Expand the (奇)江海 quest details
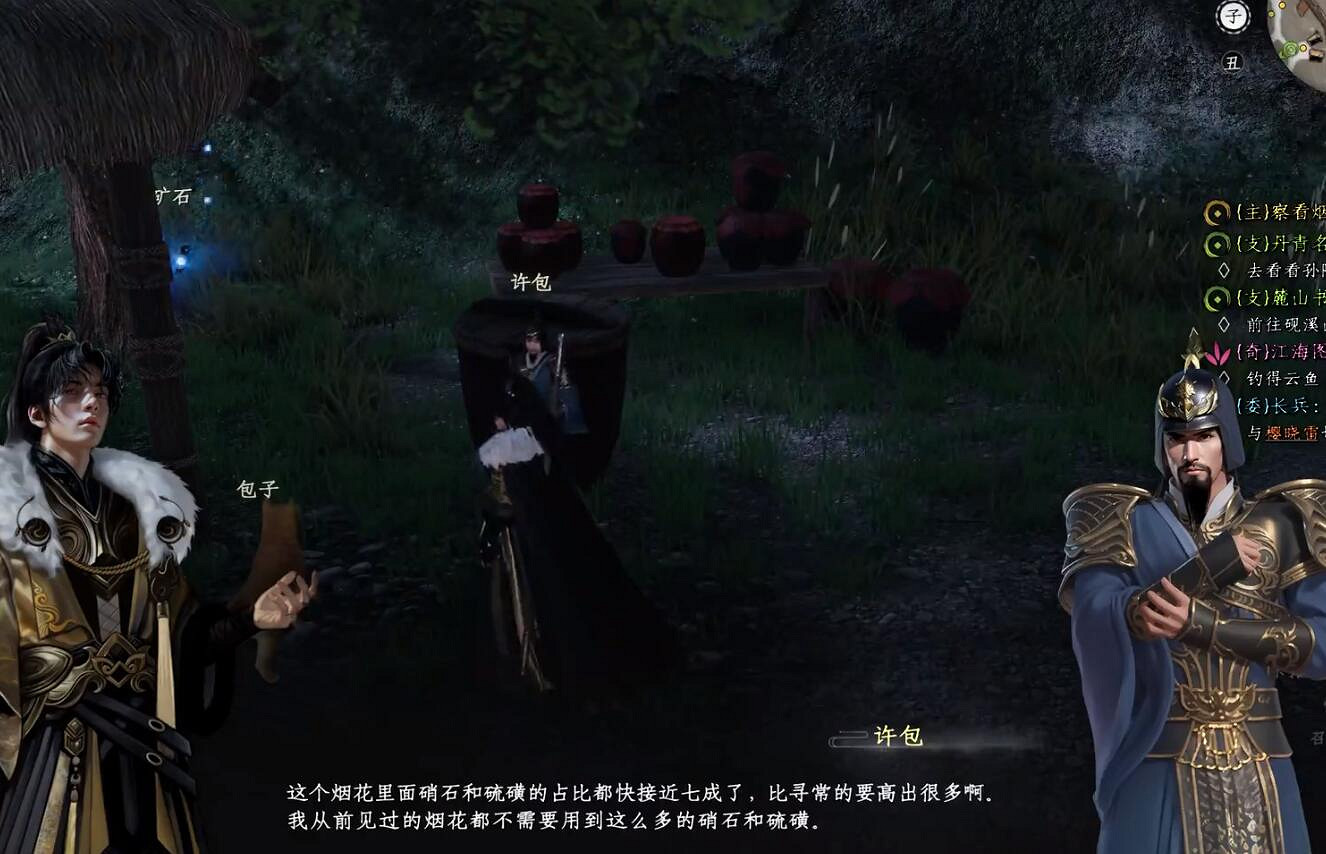The height and width of the screenshot is (854, 1326). [x=1278, y=353]
